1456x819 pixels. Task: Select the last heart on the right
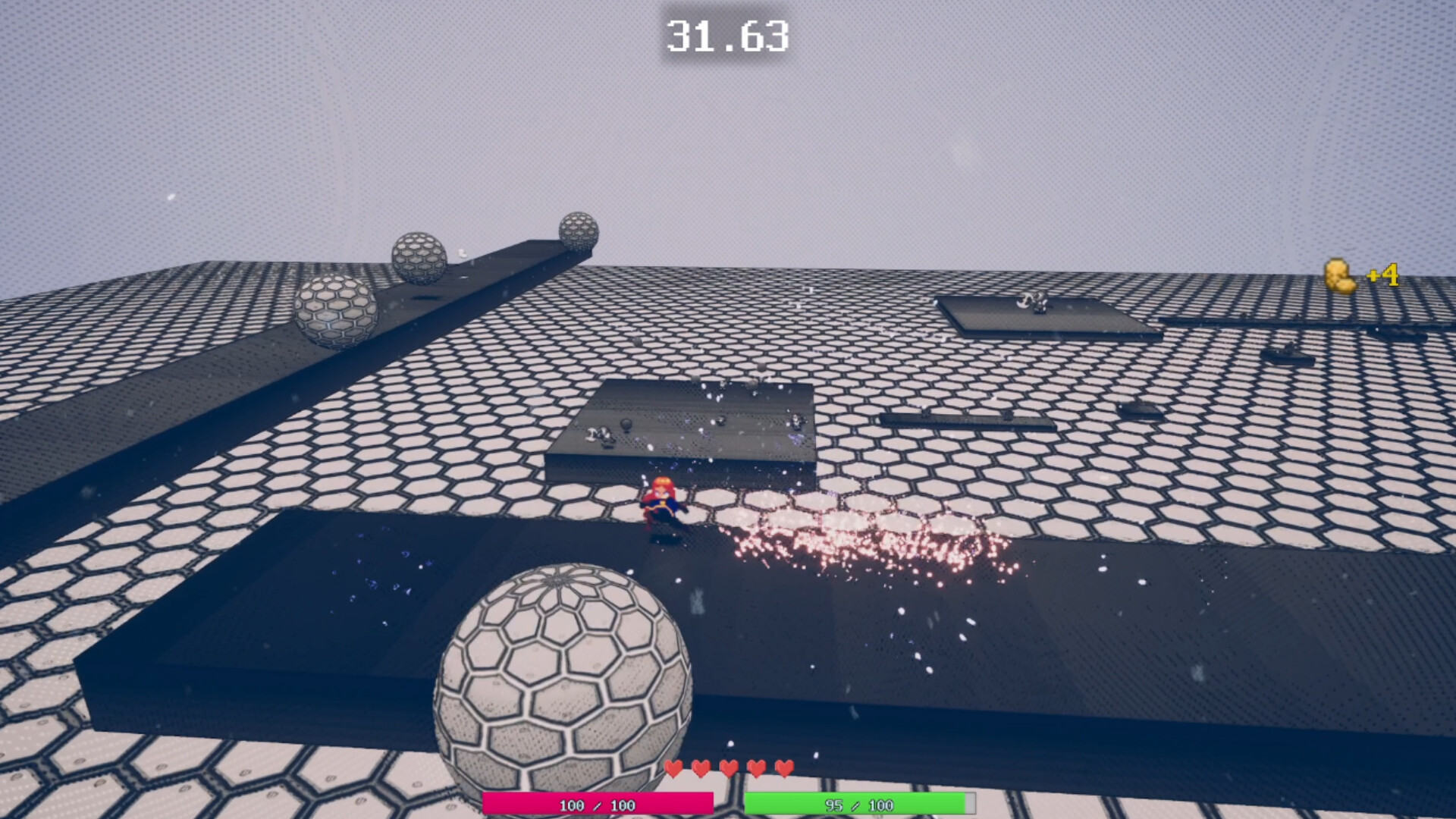[783, 768]
